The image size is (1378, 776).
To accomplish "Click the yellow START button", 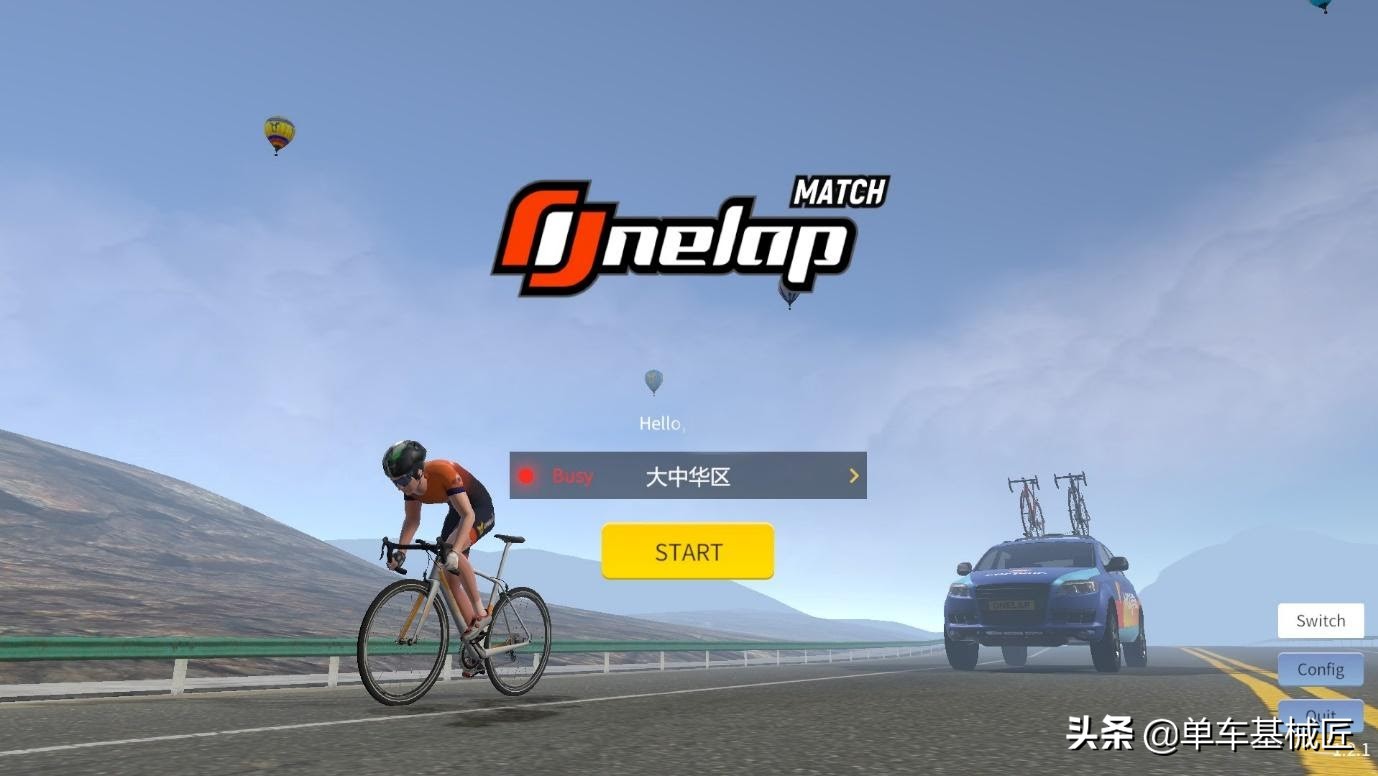I will click(x=688, y=551).
